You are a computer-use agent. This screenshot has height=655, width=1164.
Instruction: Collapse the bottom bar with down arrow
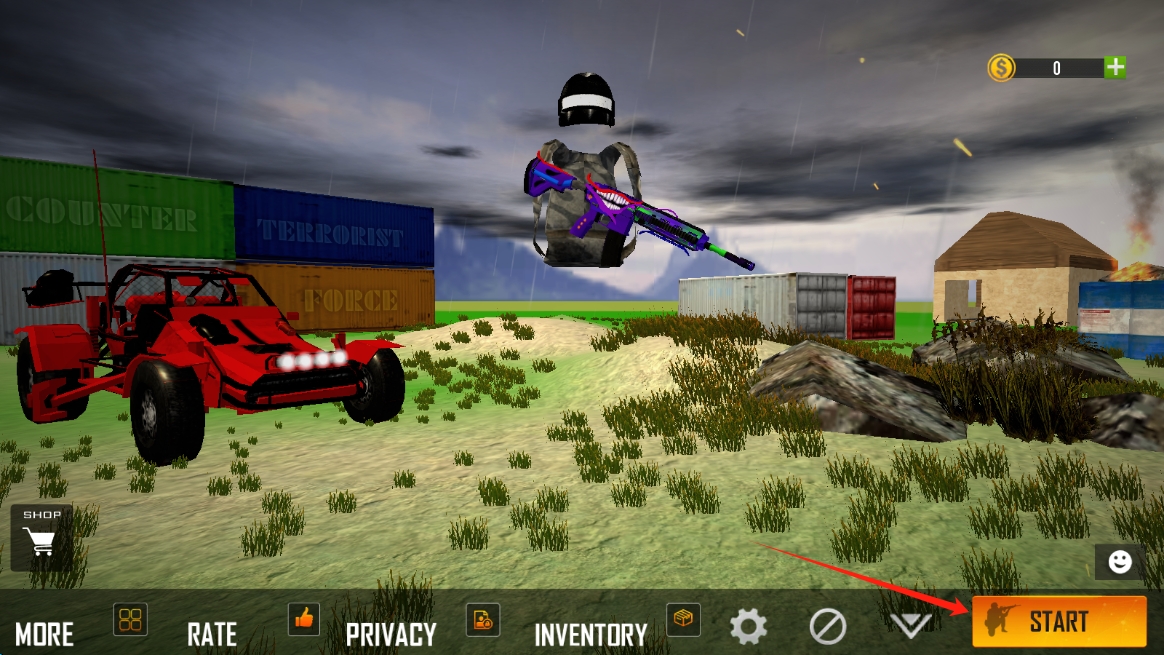910,626
